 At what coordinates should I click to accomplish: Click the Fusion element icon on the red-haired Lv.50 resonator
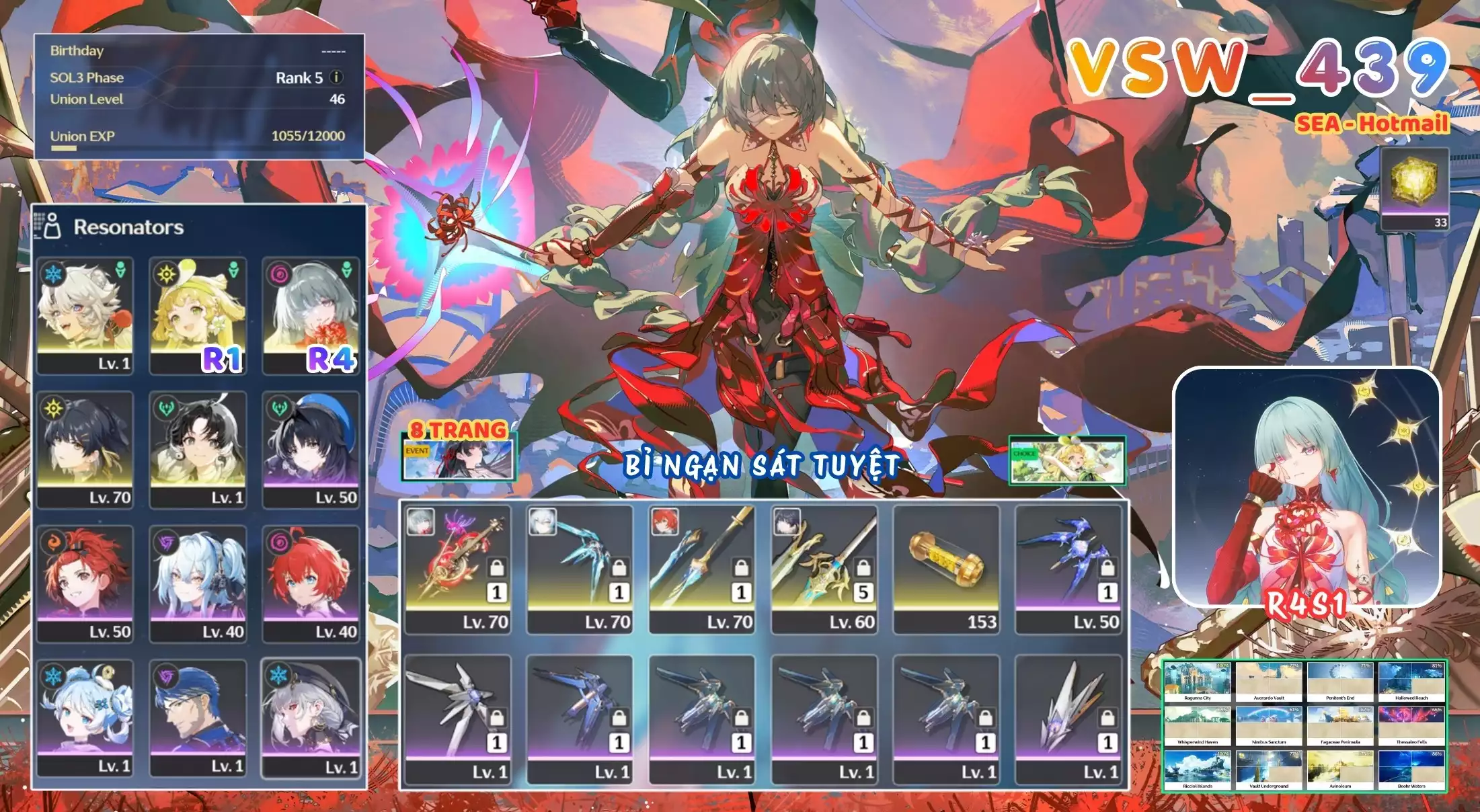click(54, 540)
